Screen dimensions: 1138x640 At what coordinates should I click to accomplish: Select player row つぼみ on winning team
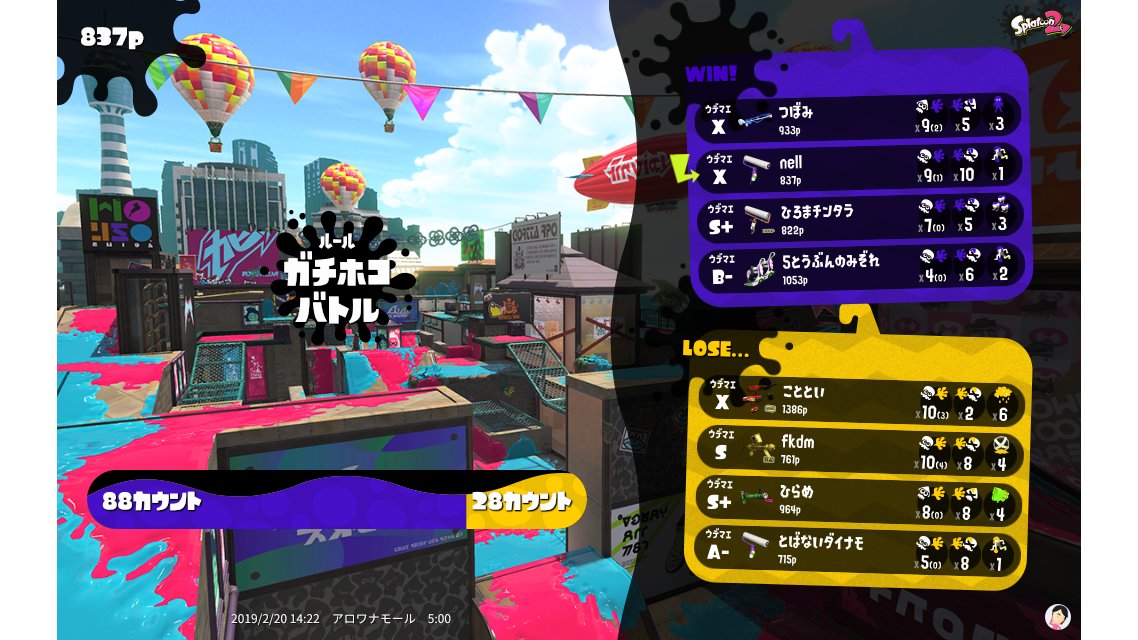[x=860, y=116]
